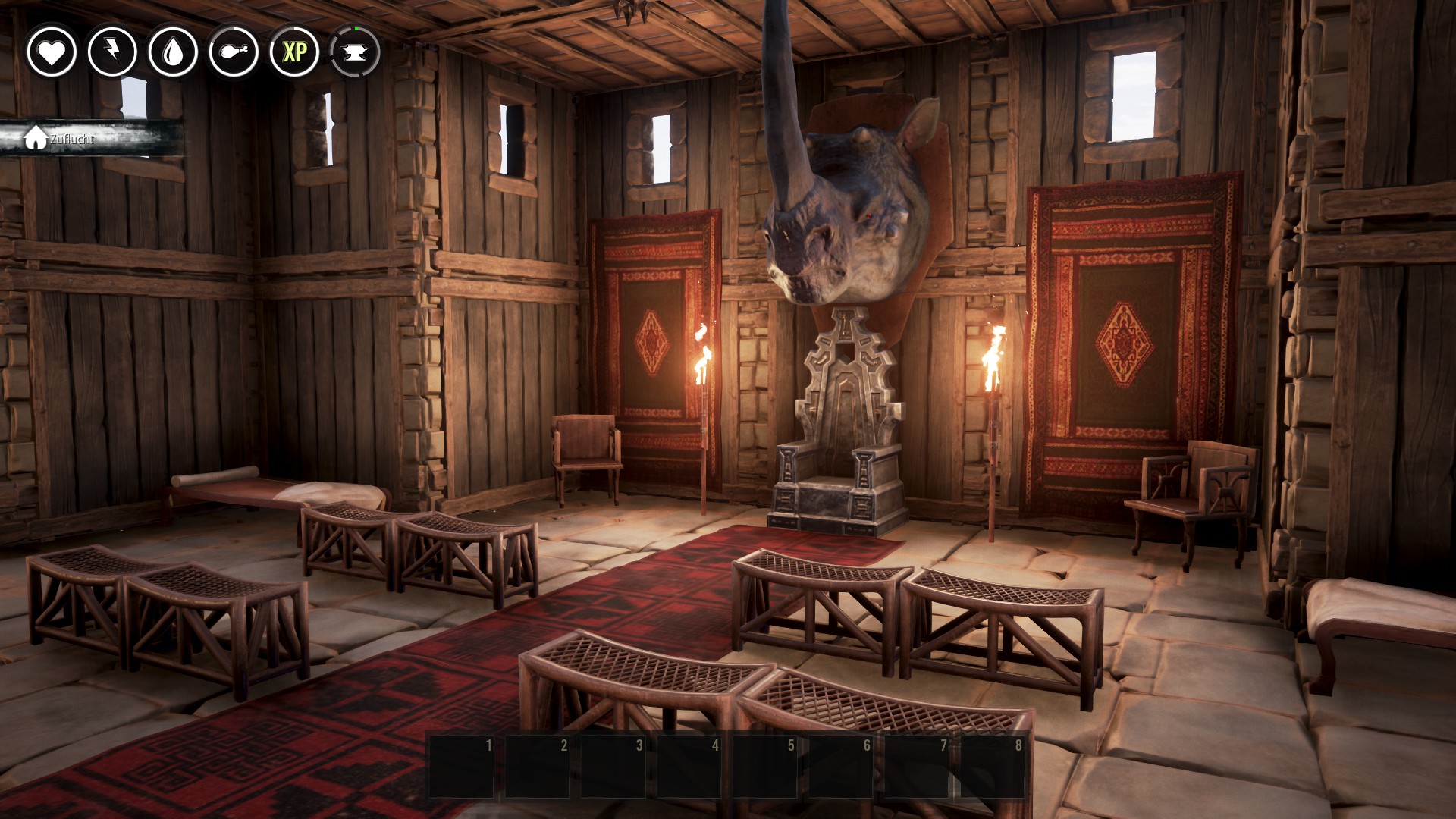Open the XP experience icon
Screen dimensions: 1456x819
pos(294,52)
